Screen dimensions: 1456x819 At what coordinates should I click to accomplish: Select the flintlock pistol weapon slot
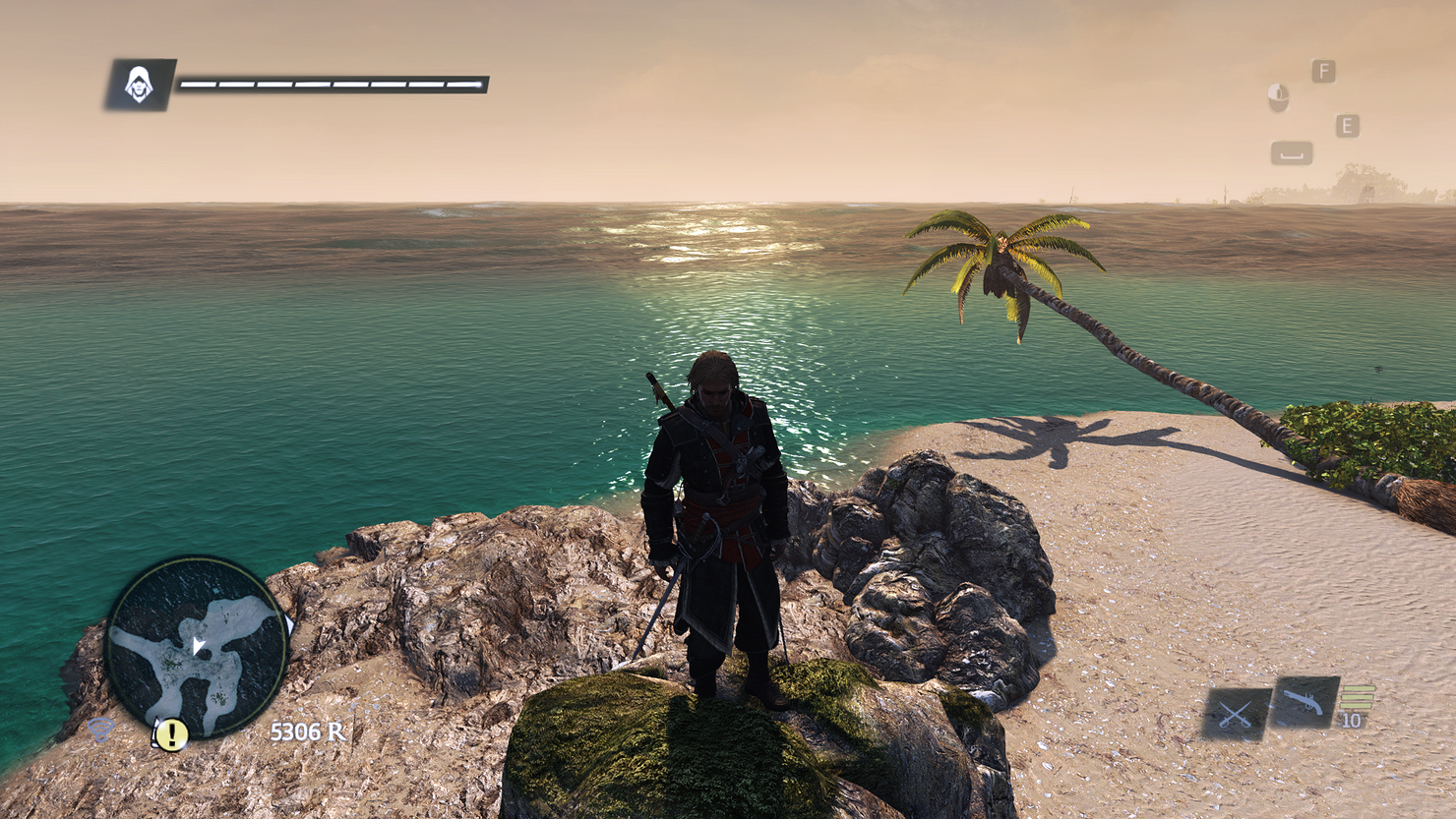1304,702
